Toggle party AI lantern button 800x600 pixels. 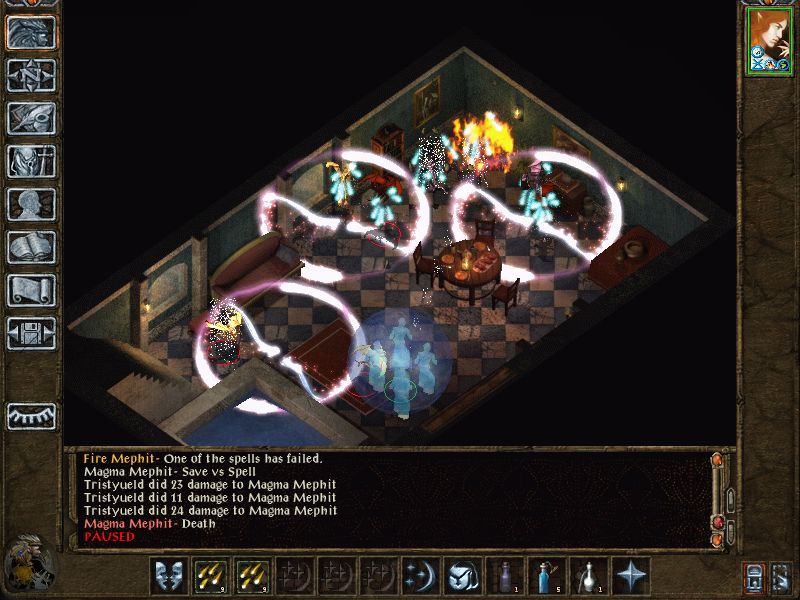754,576
